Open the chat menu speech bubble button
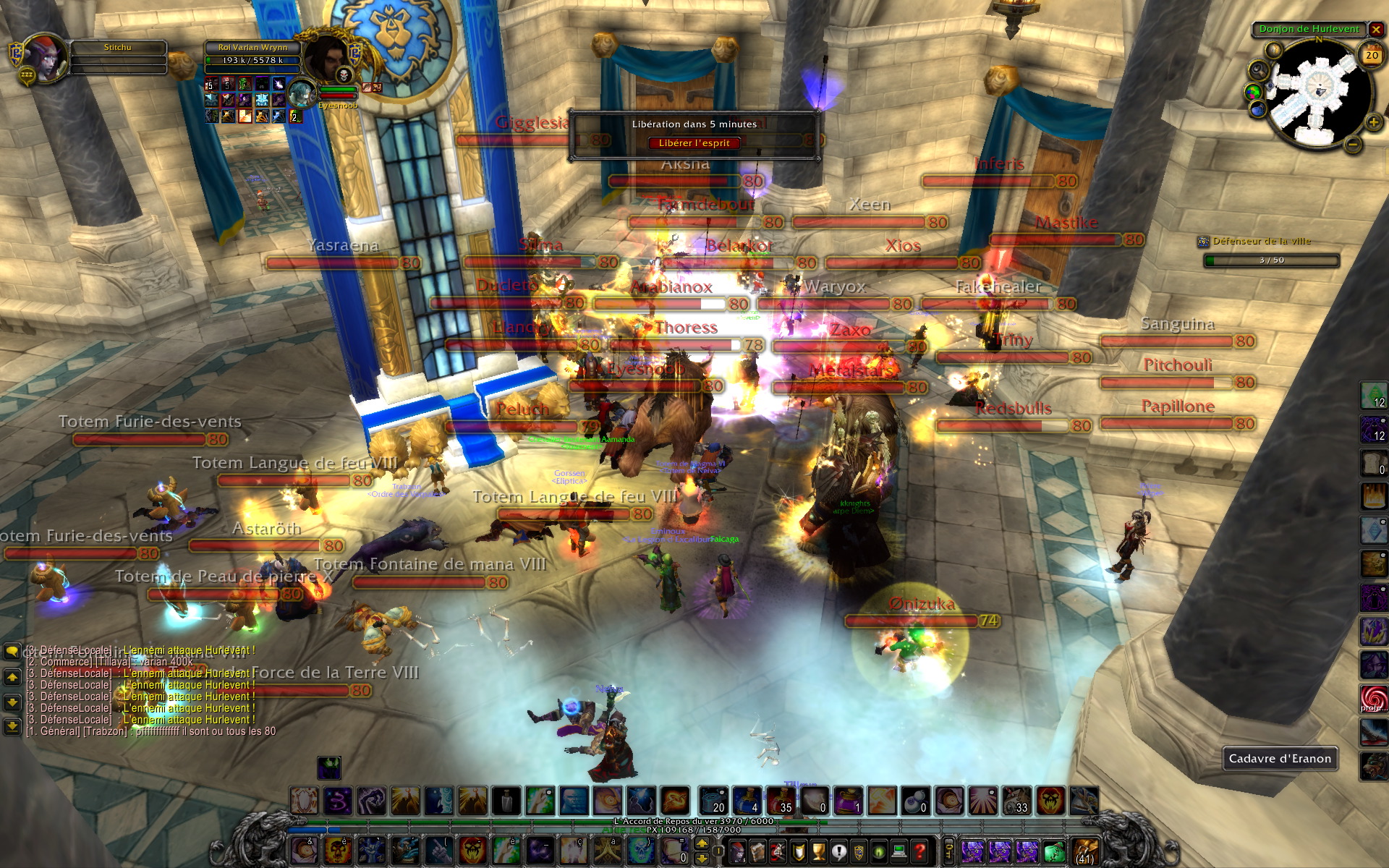1389x868 pixels. pyautogui.click(x=12, y=651)
